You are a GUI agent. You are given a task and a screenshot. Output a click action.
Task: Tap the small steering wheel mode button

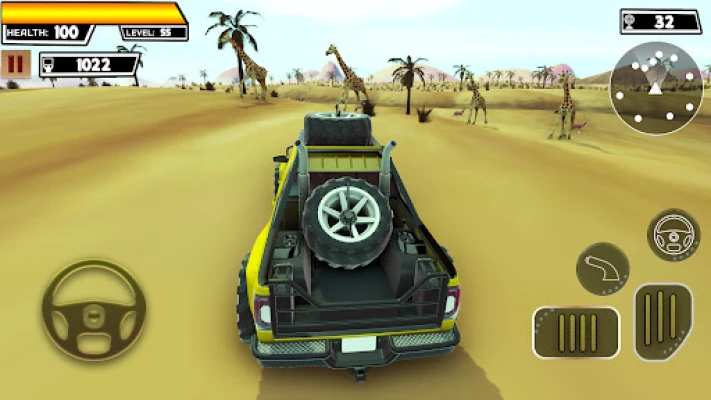[x=673, y=236]
